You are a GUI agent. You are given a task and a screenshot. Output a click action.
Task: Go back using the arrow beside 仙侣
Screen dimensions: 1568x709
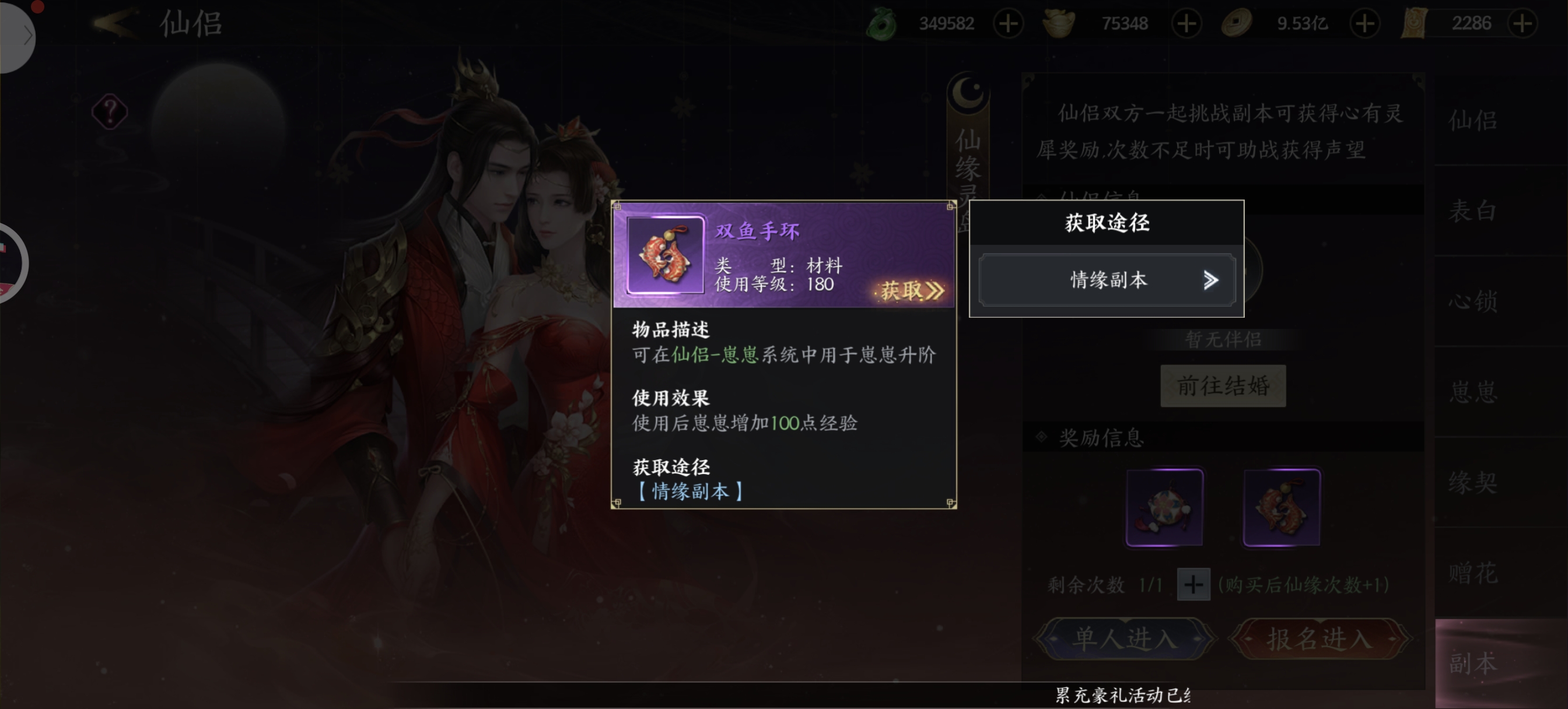click(114, 23)
